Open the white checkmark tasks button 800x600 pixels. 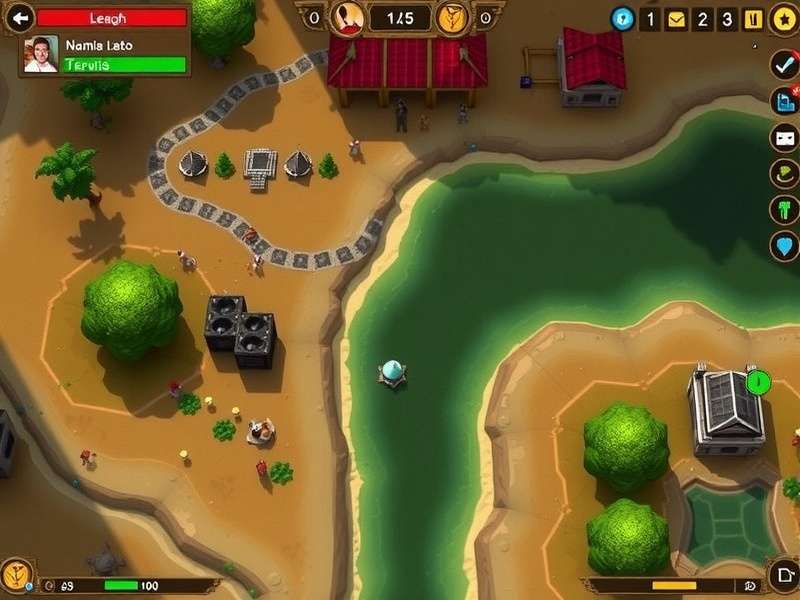coord(784,64)
